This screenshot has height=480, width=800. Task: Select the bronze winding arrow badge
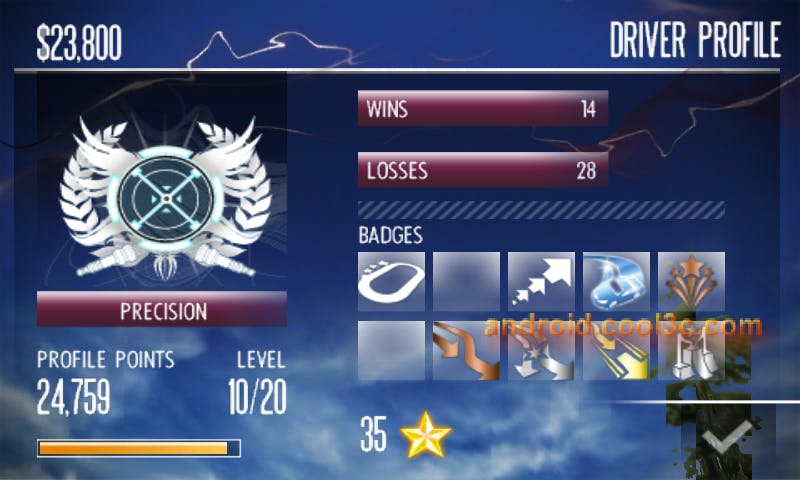[x=466, y=351]
